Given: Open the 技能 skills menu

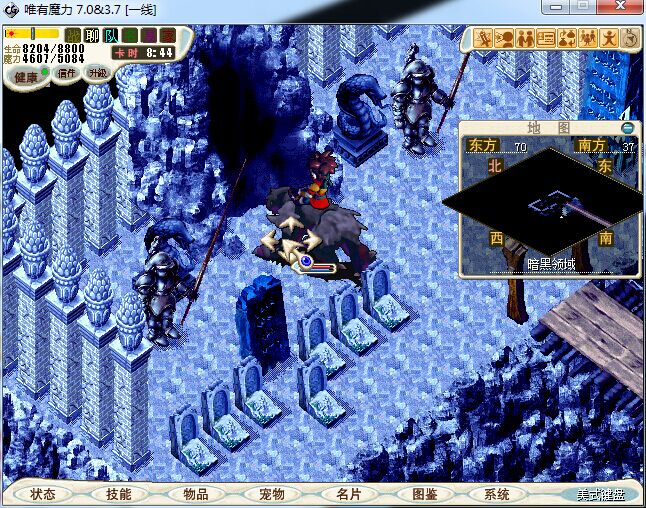Looking at the screenshot, I should coord(119,494).
